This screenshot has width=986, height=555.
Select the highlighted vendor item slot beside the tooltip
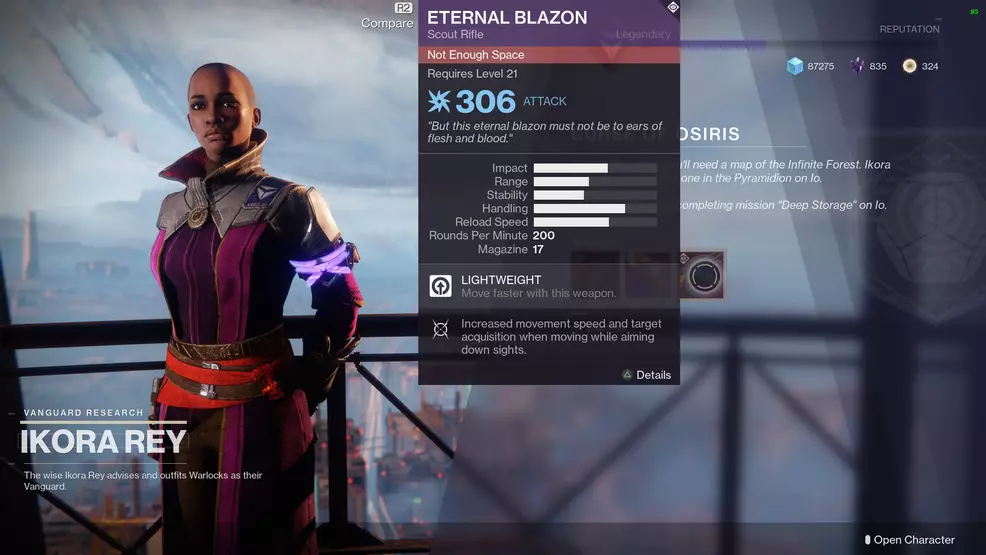pyautogui.click(x=703, y=274)
